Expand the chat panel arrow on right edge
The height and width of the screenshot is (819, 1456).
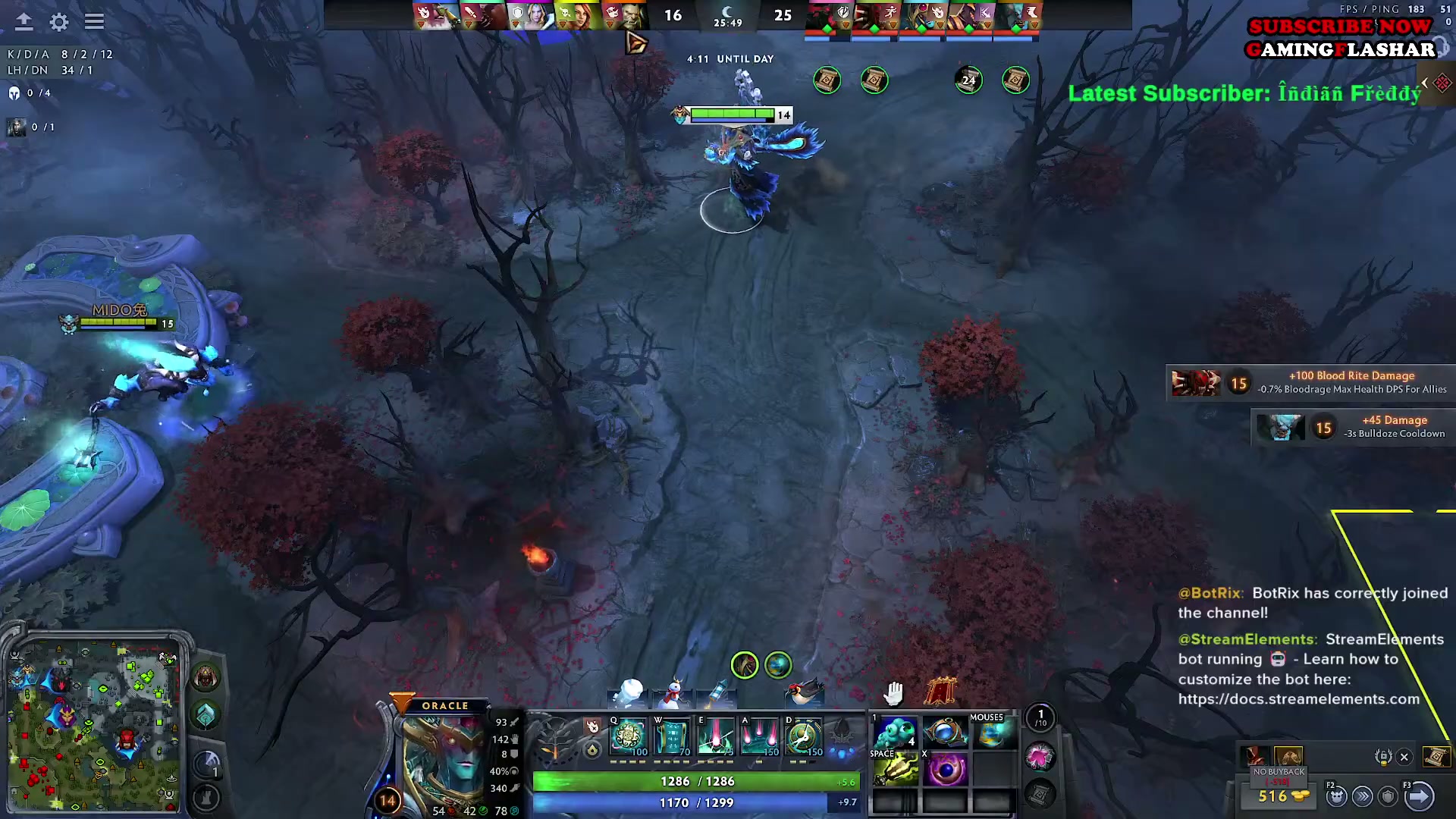1423,83
